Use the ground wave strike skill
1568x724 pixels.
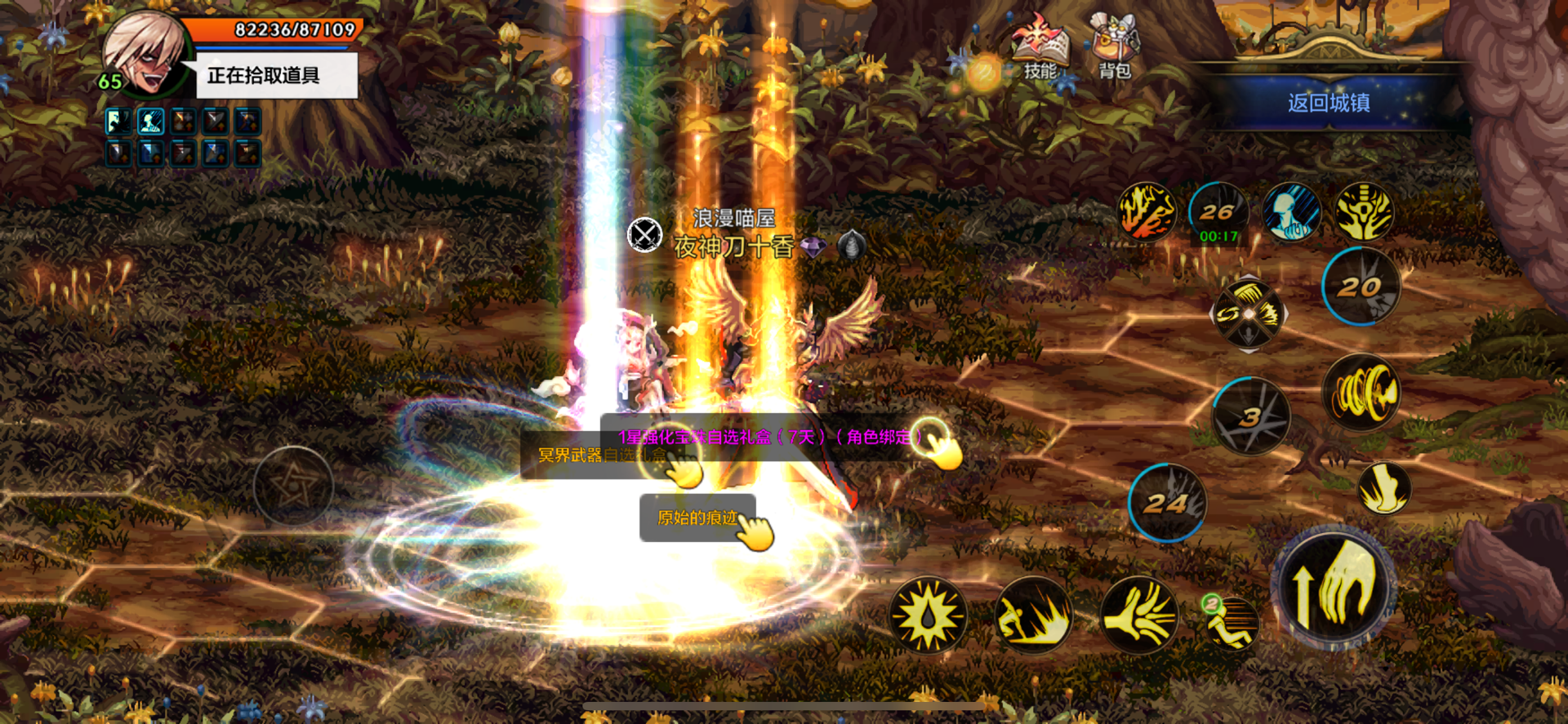[1033, 615]
